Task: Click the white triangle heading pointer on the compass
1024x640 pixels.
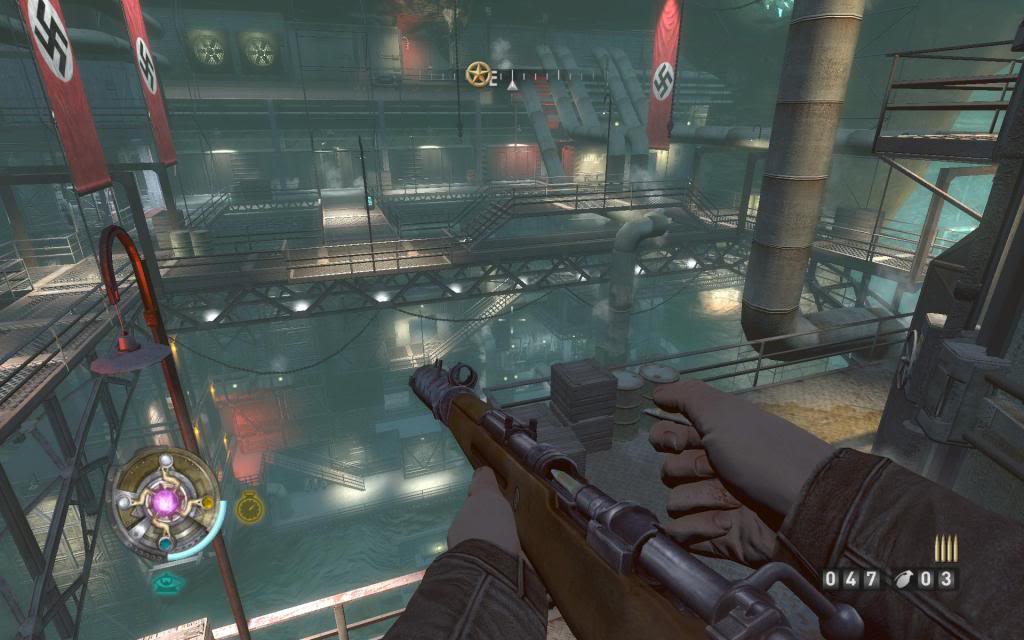Action: point(513,86)
